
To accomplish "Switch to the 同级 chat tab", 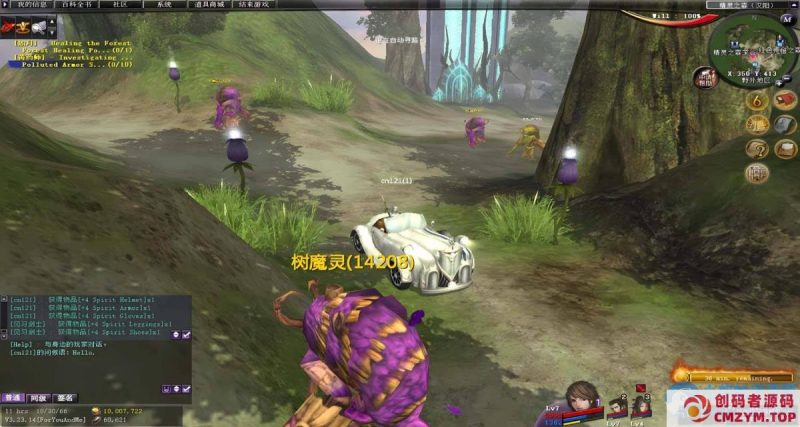I will click(38, 398).
